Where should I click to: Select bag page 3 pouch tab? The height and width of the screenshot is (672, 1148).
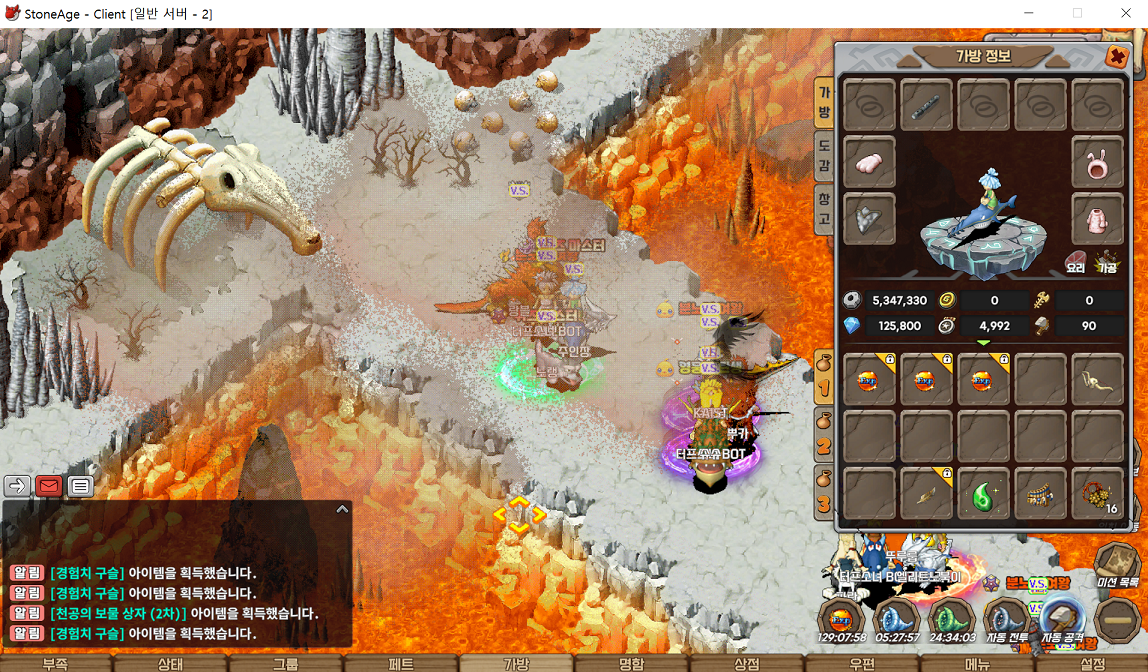(824, 493)
